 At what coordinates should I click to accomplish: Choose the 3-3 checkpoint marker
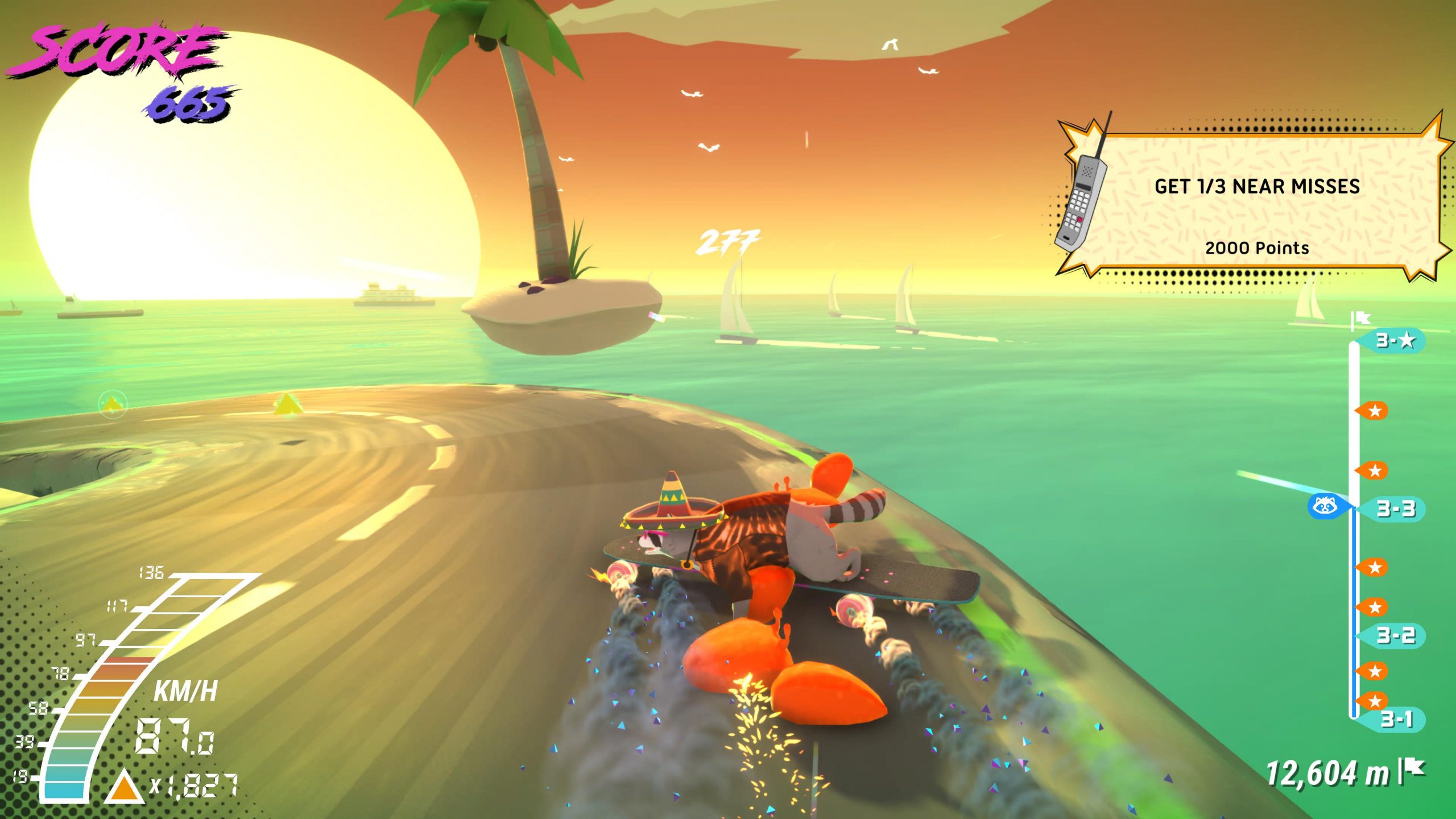(1395, 508)
